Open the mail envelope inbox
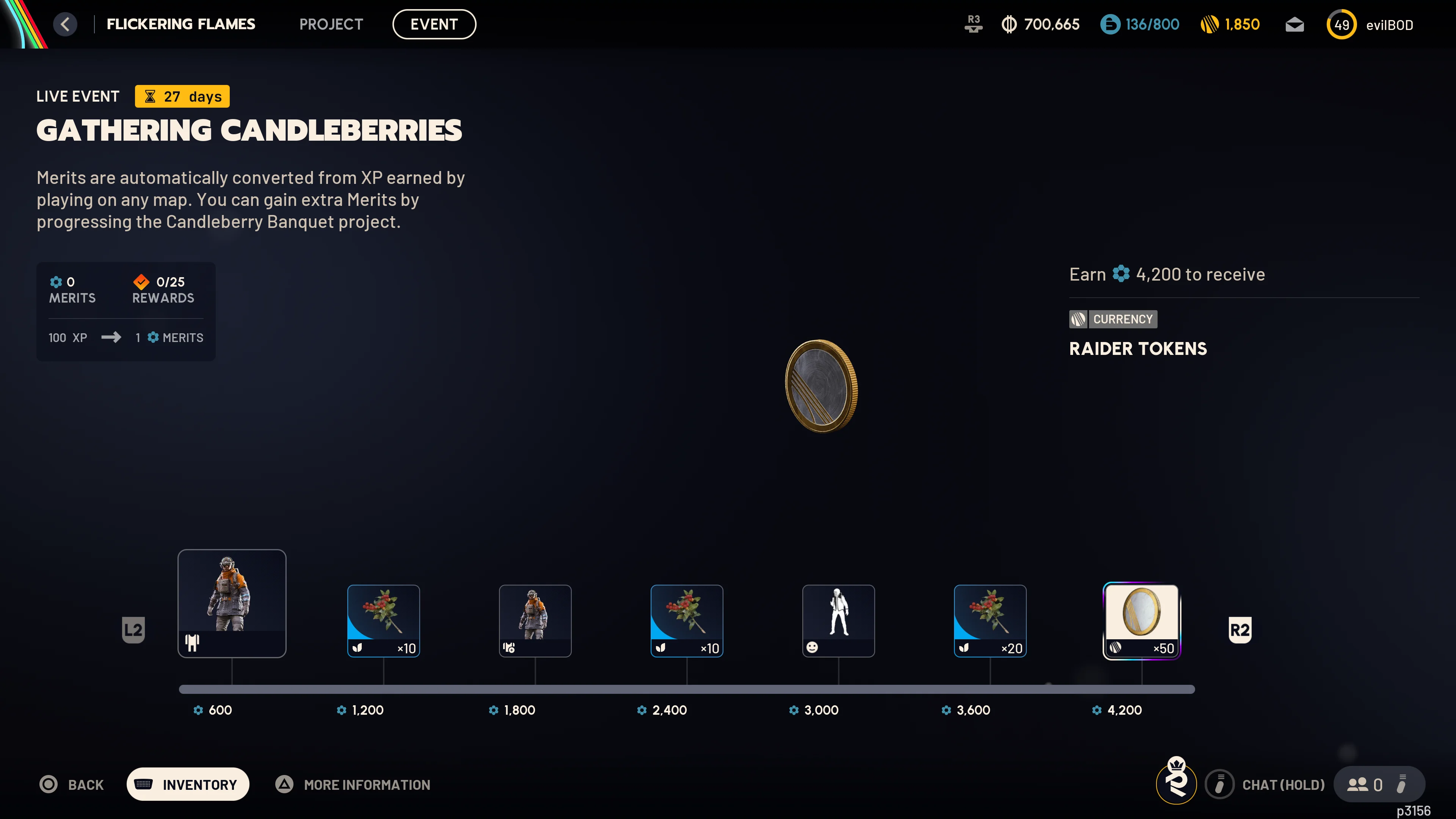Image resolution: width=1456 pixels, height=819 pixels. [1294, 24]
